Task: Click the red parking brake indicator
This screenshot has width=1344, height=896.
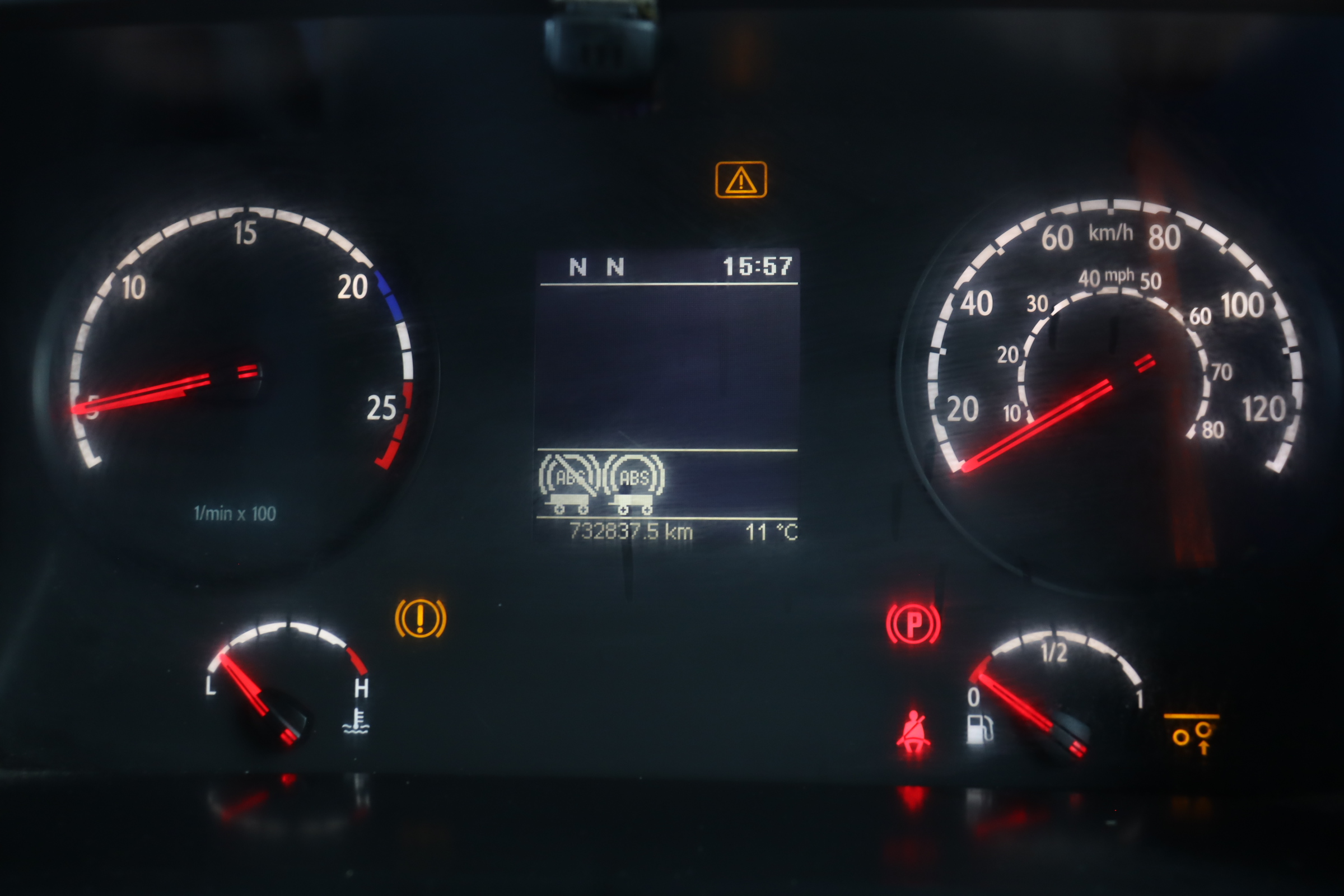Action: click(x=913, y=623)
